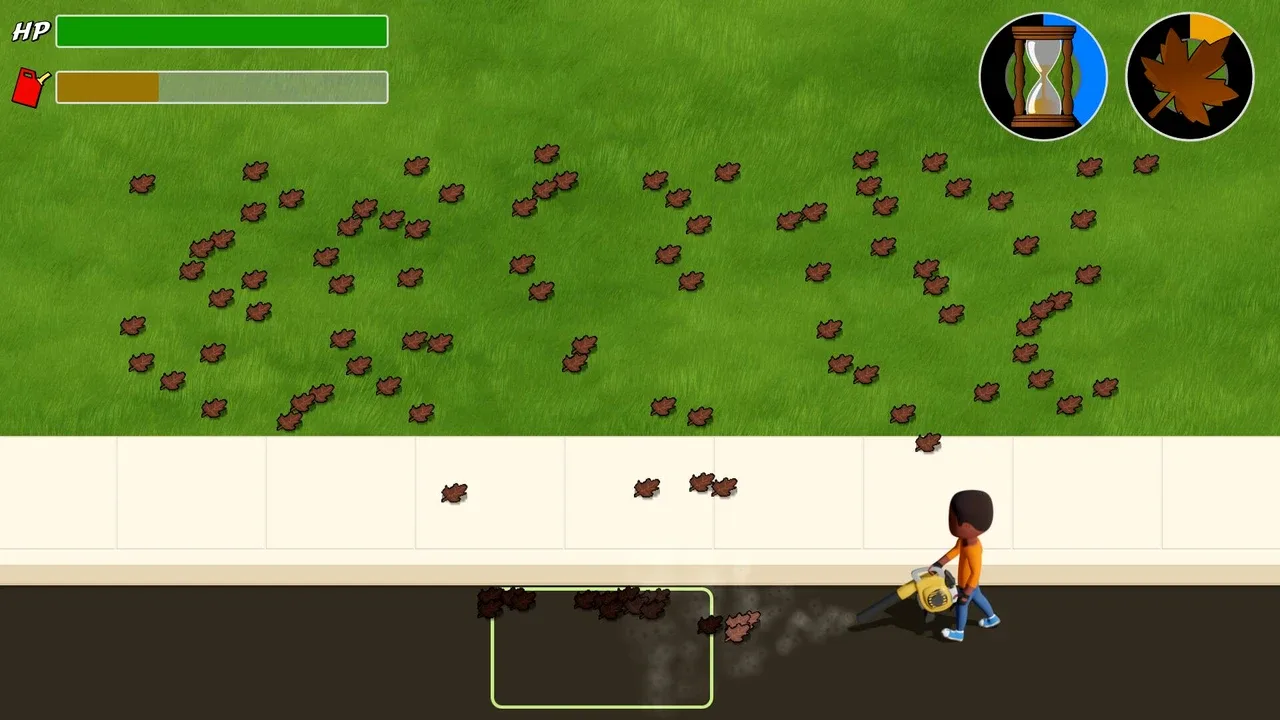Click the maple leaf progress icon
This screenshot has width=1280, height=720.
click(x=1189, y=76)
